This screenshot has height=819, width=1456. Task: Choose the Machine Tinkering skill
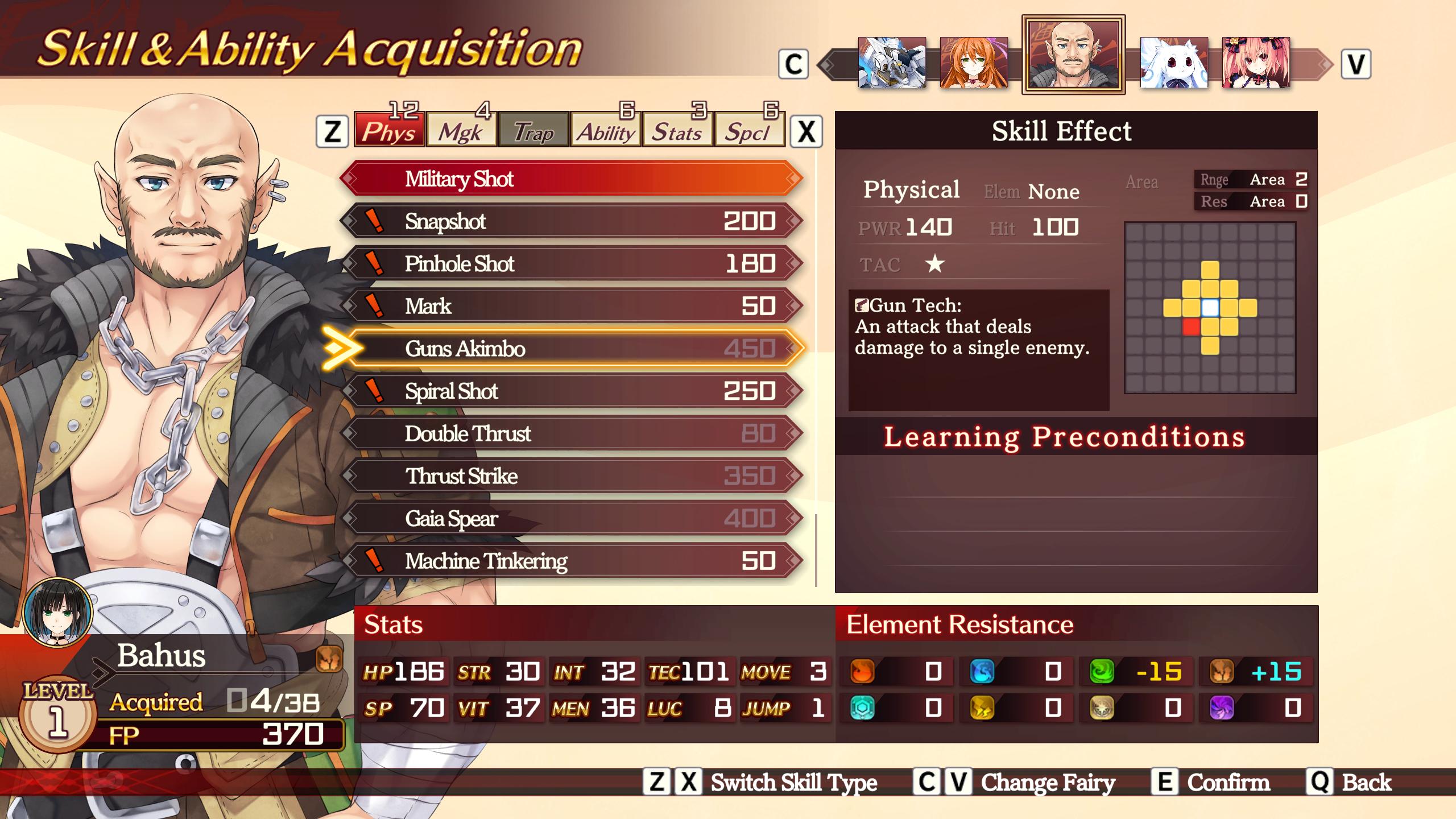point(571,561)
